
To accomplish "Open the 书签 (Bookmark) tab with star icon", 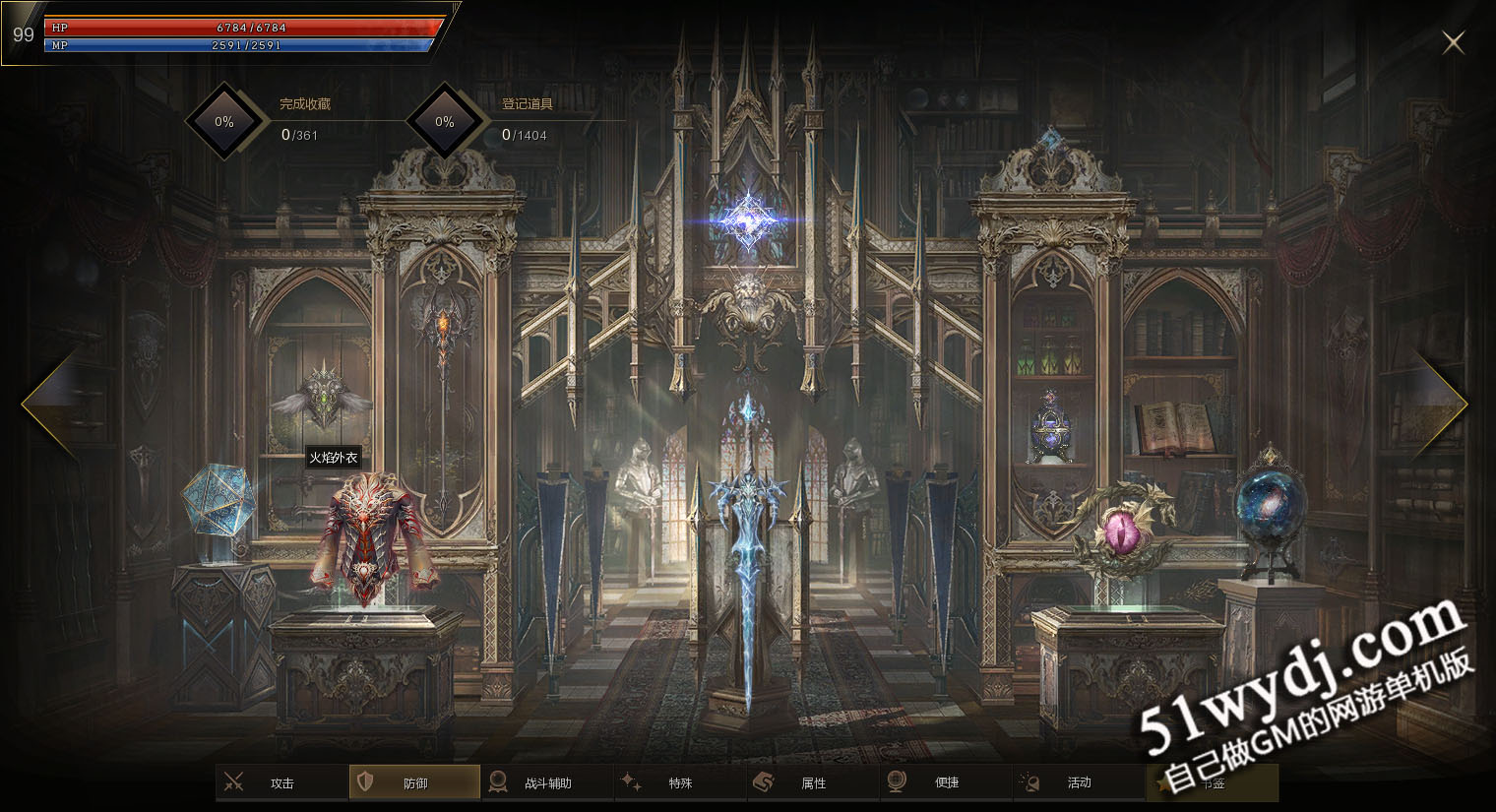I will point(1212,783).
